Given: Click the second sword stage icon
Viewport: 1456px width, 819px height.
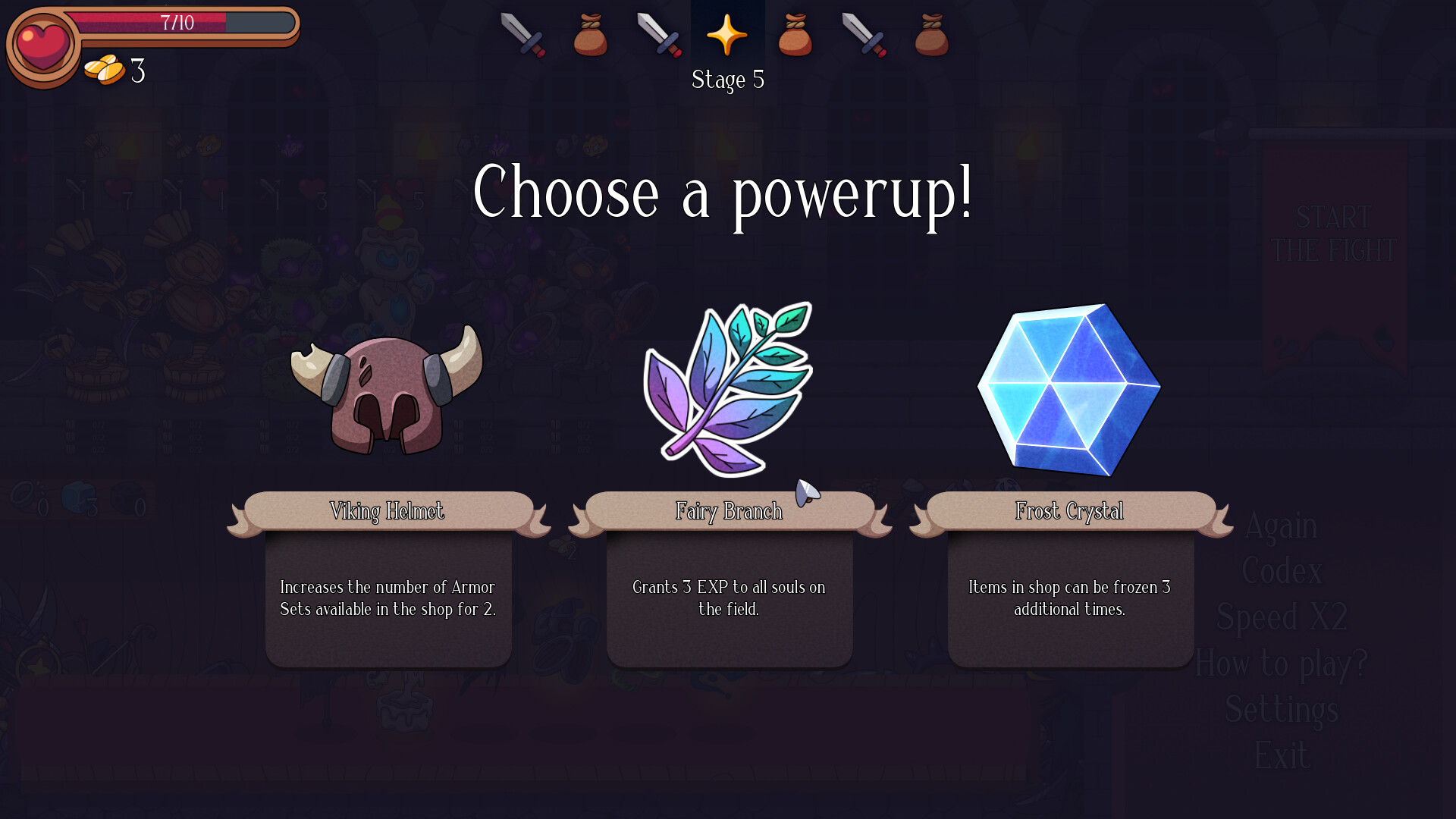Looking at the screenshot, I should 661,34.
